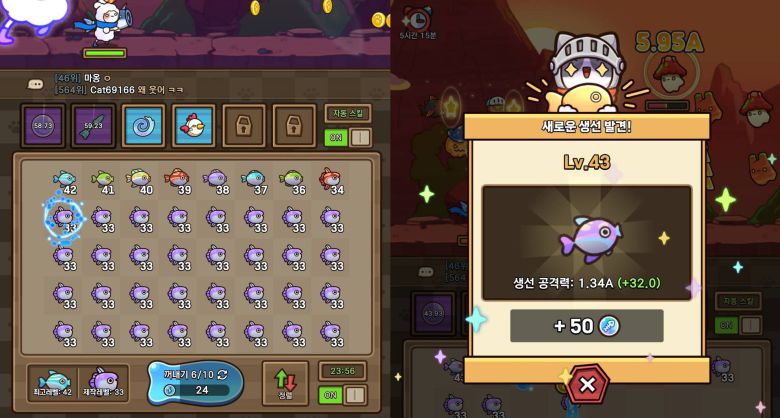Claim the +50 gem reward
Viewport: 780px width, 418px height.
click(586, 326)
